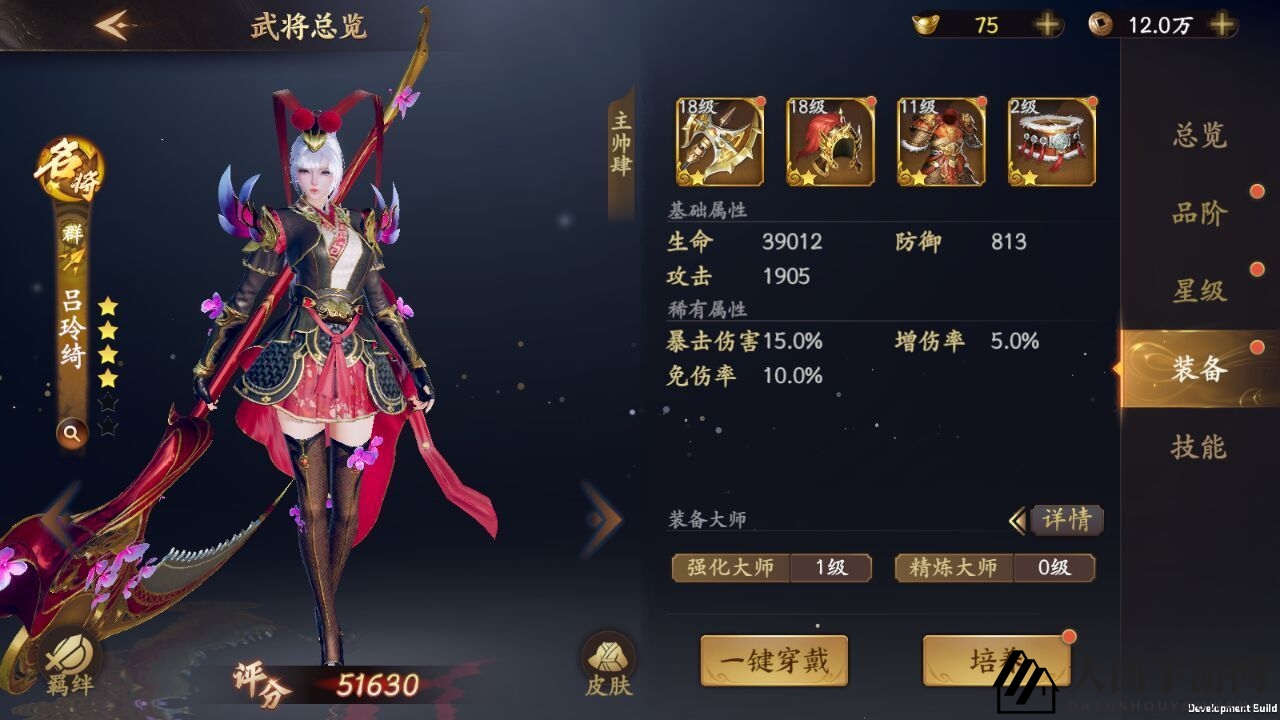Select the level 11 armor equipment slot
Viewport: 1280px width, 720px height.
pyautogui.click(x=940, y=143)
